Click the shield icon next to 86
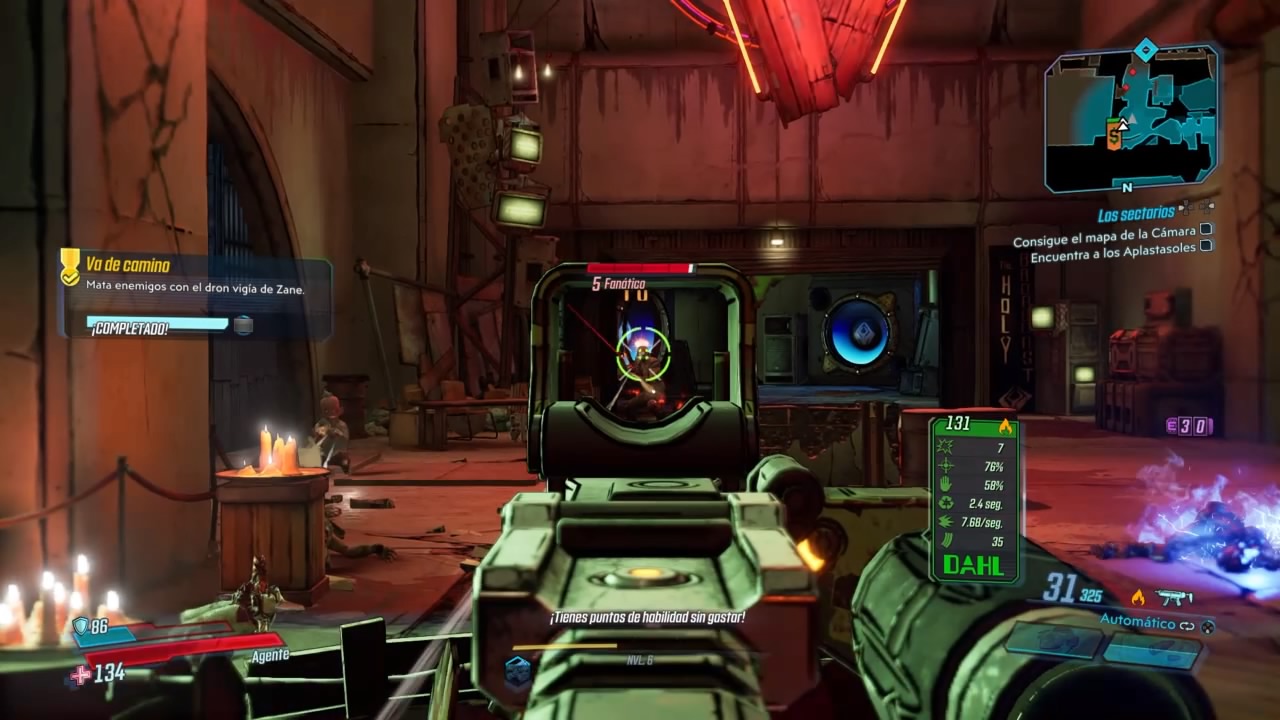Image resolution: width=1280 pixels, height=720 pixels. (x=80, y=627)
